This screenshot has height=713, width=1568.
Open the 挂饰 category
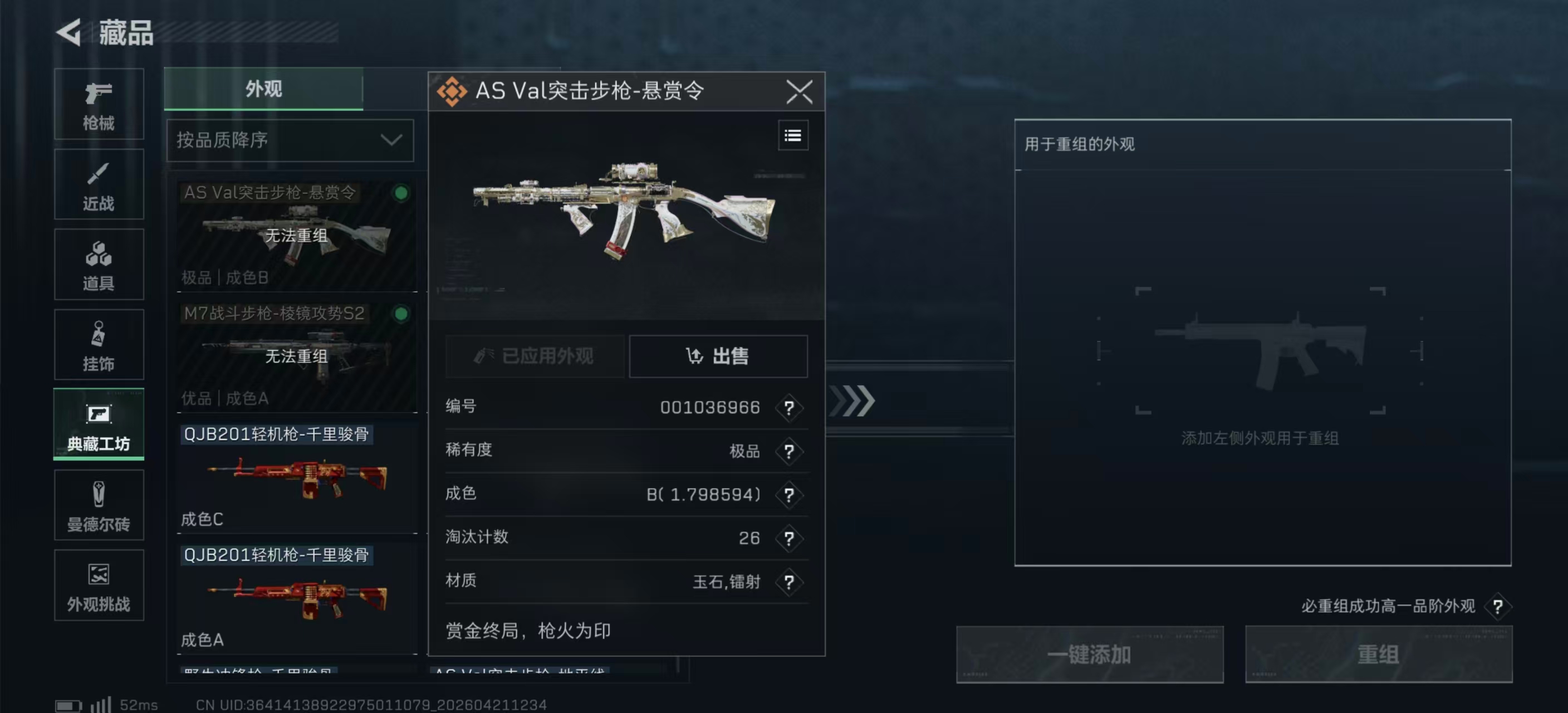[x=98, y=345]
